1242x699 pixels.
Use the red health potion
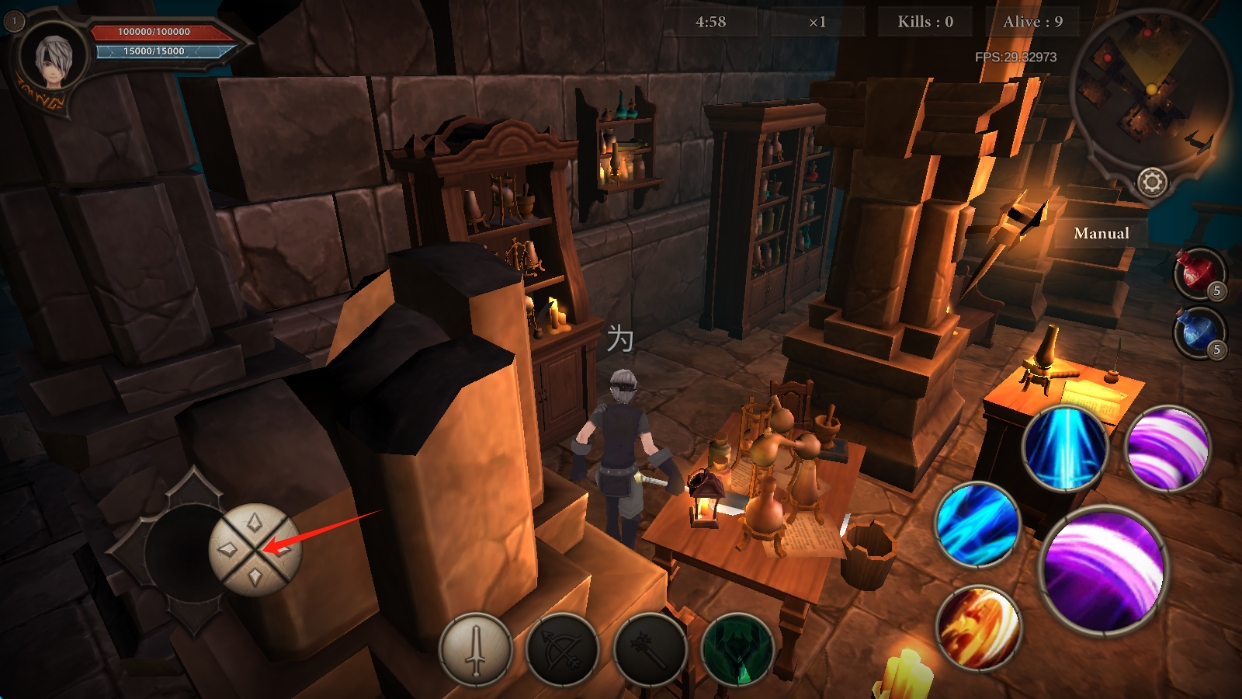[x=1199, y=273]
